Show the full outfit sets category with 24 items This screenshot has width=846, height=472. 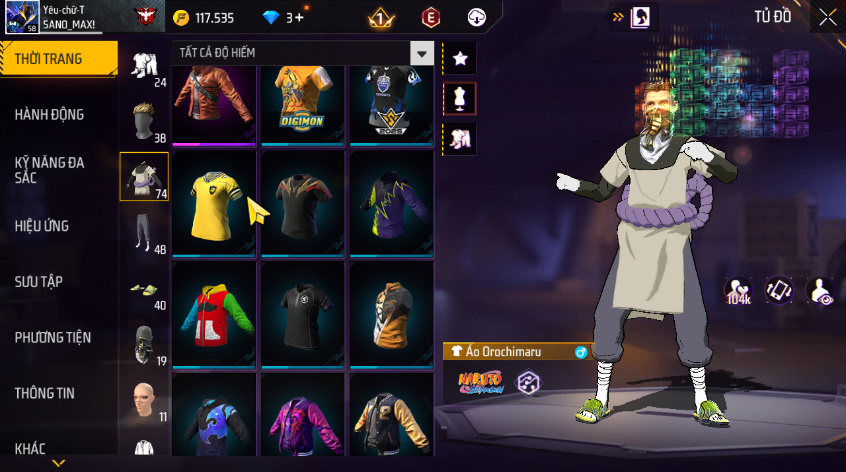coord(144,67)
